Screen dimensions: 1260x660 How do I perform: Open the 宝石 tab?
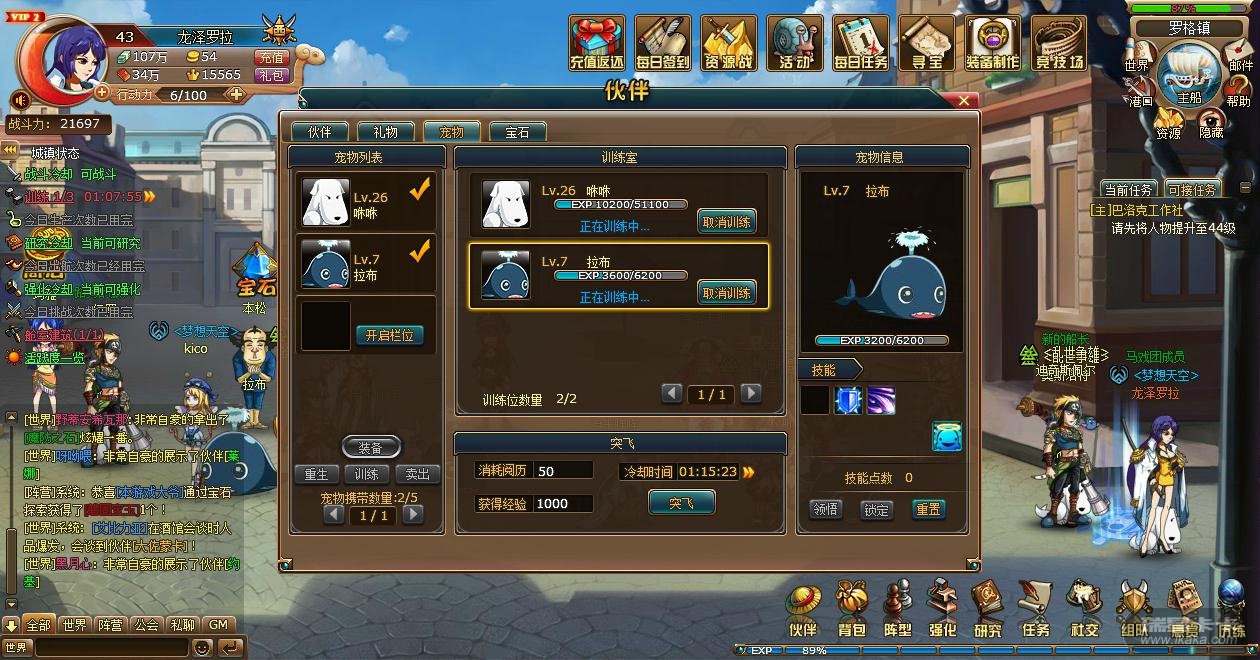coord(517,132)
